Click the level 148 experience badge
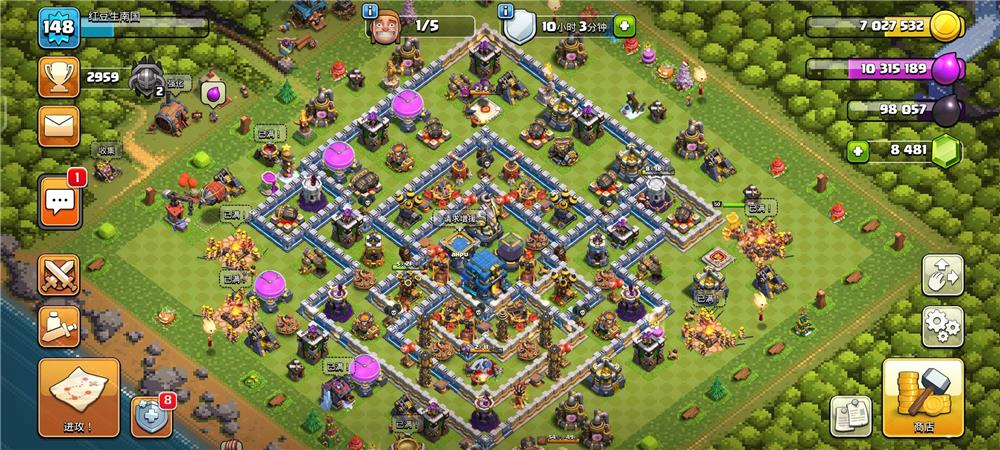Image resolution: width=1000 pixels, height=450 pixels. click(58, 27)
